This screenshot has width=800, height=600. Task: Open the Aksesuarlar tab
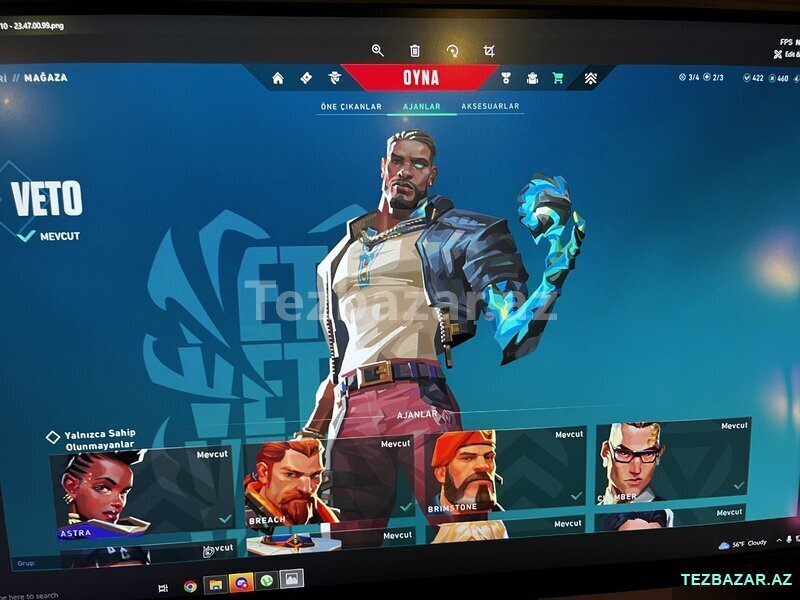coord(490,106)
